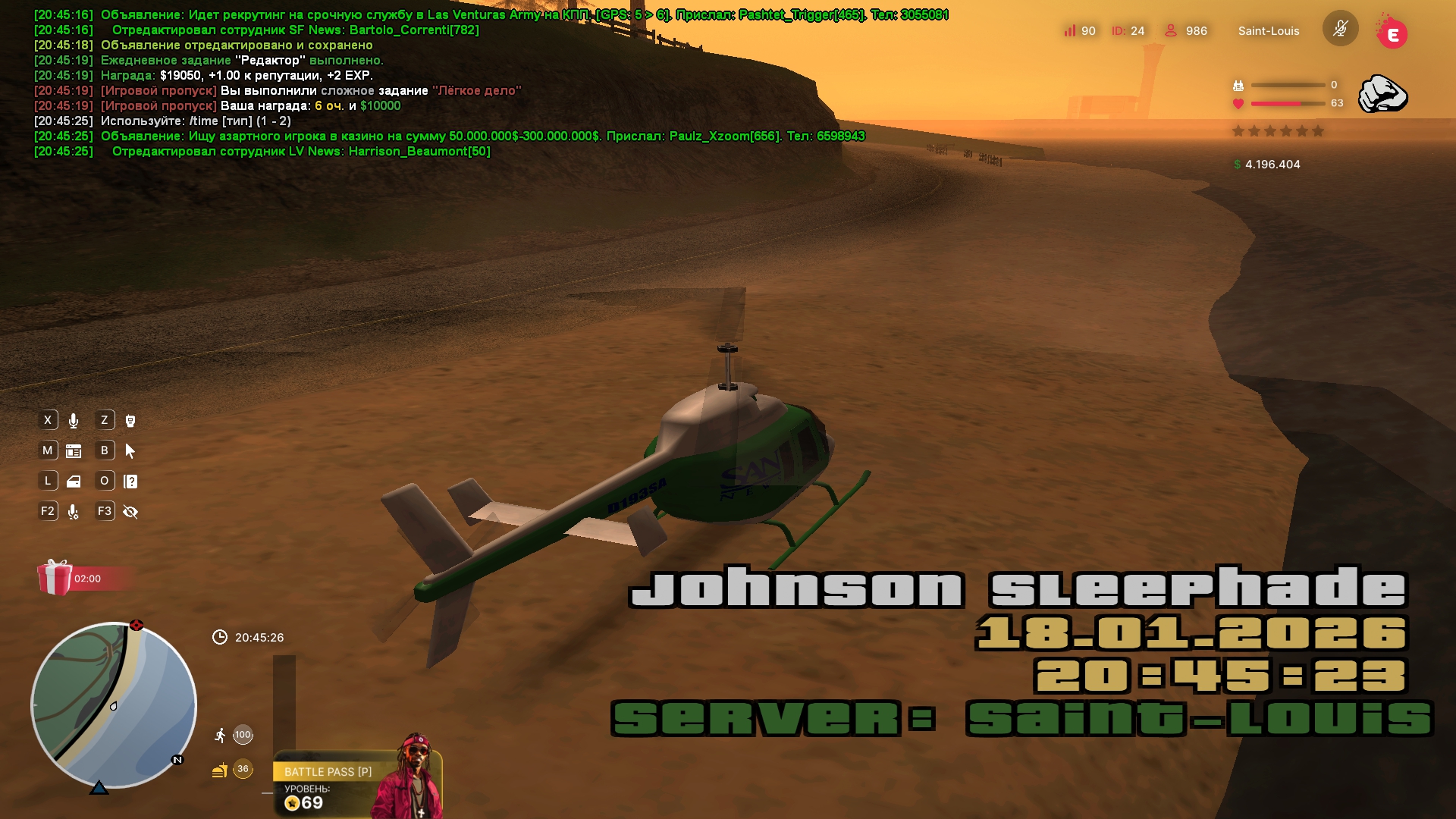Open the main menu window icon
1456x819 pixels.
pos(74,451)
